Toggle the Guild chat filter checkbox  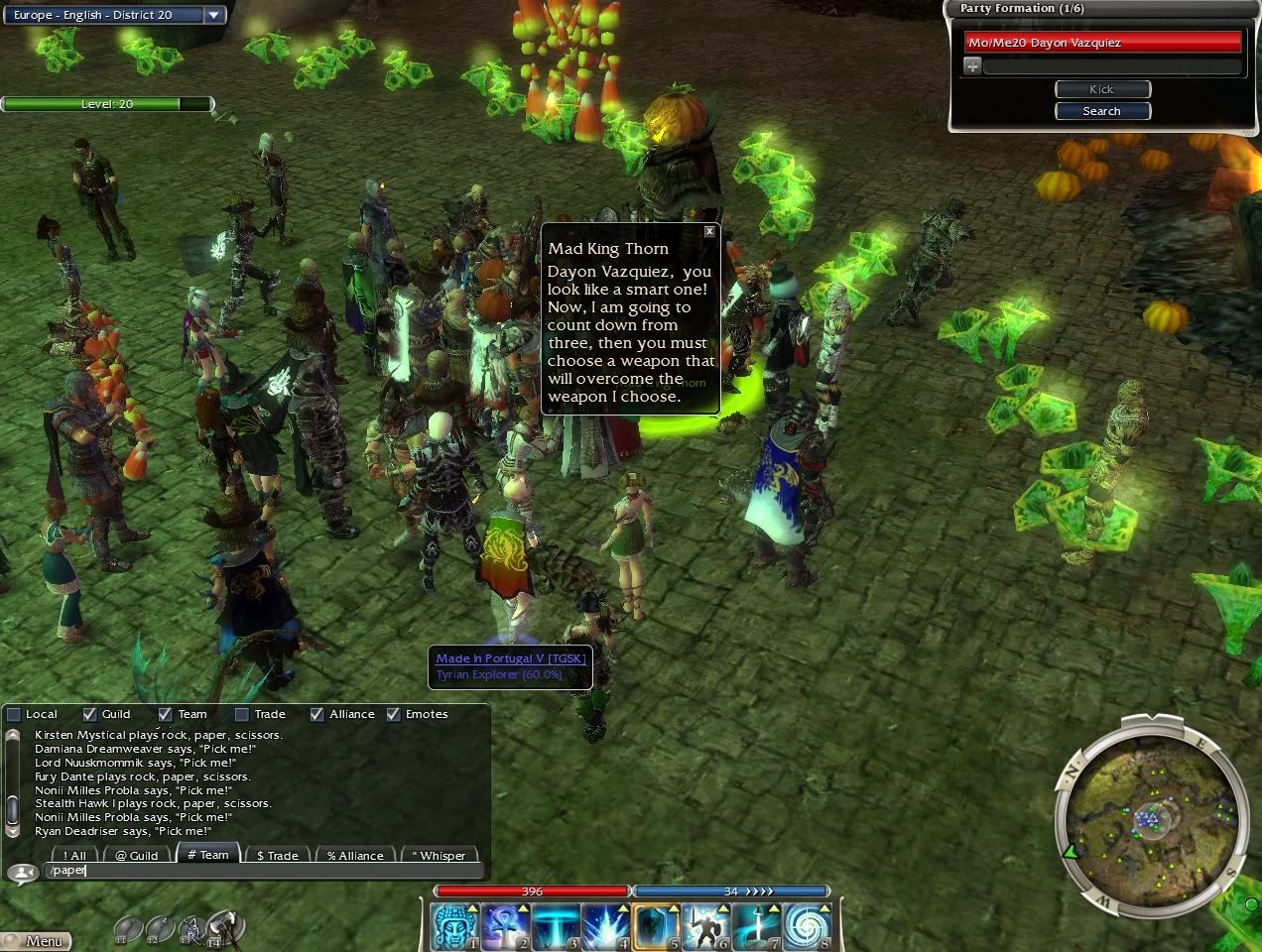(90, 714)
